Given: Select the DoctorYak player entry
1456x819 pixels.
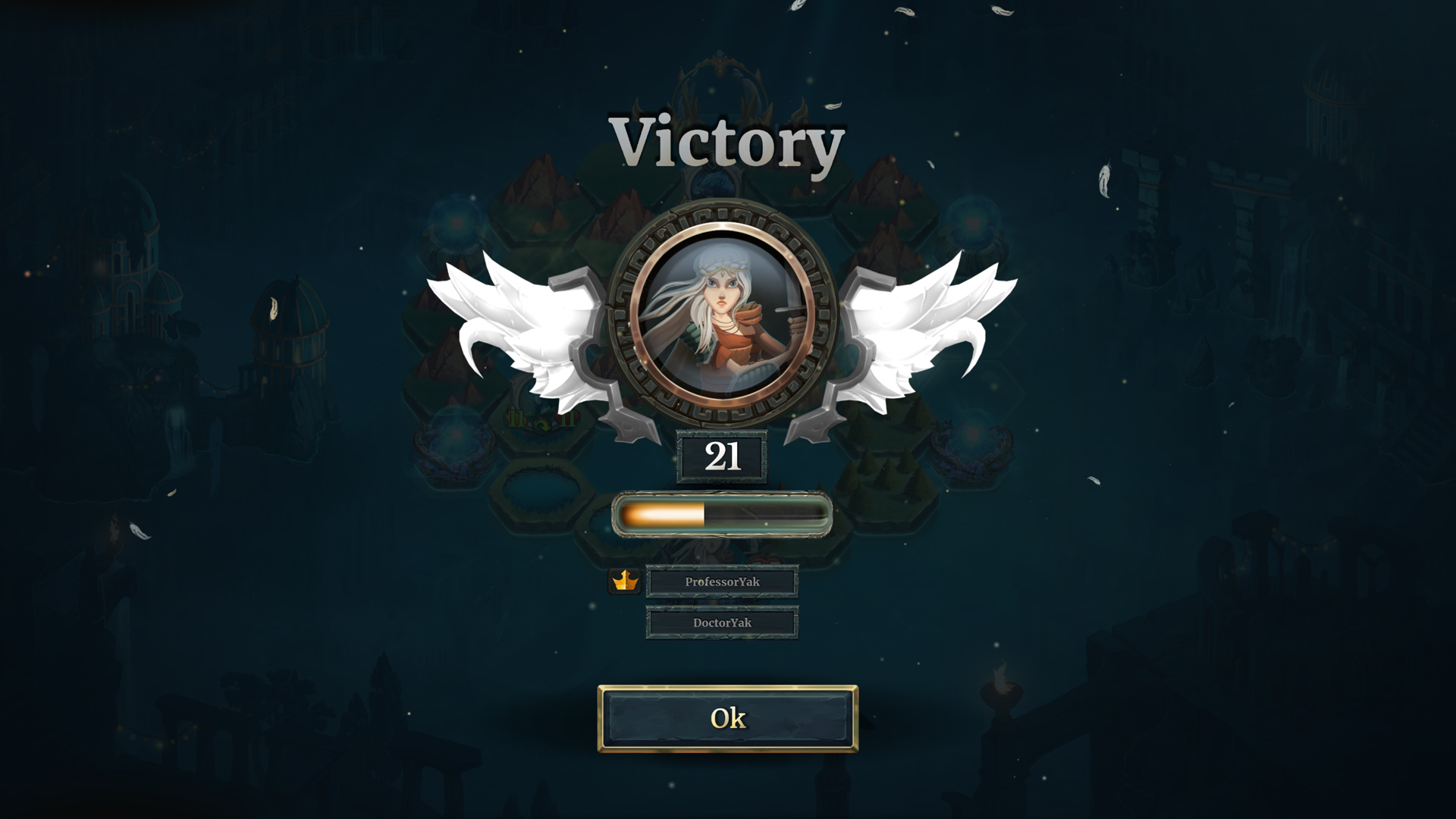Looking at the screenshot, I should (721, 622).
